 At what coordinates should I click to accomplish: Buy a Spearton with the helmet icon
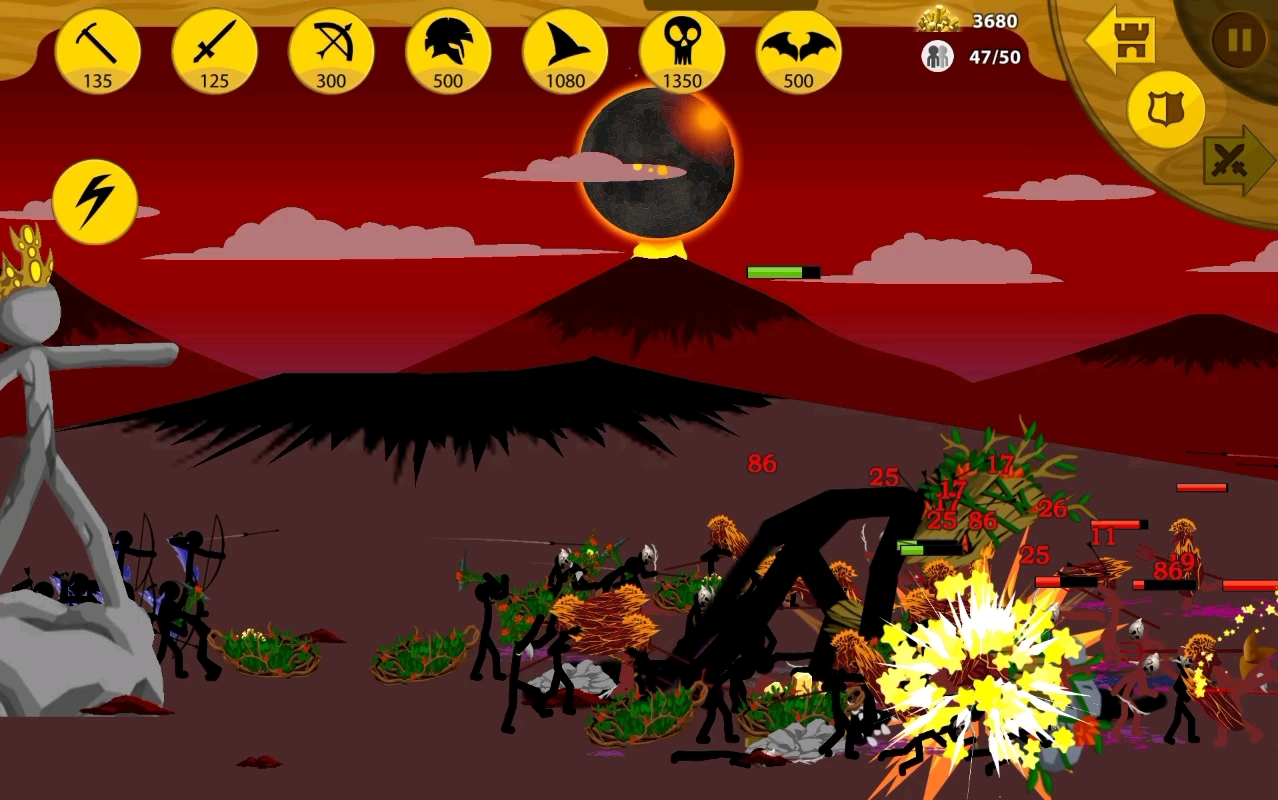coord(448,52)
